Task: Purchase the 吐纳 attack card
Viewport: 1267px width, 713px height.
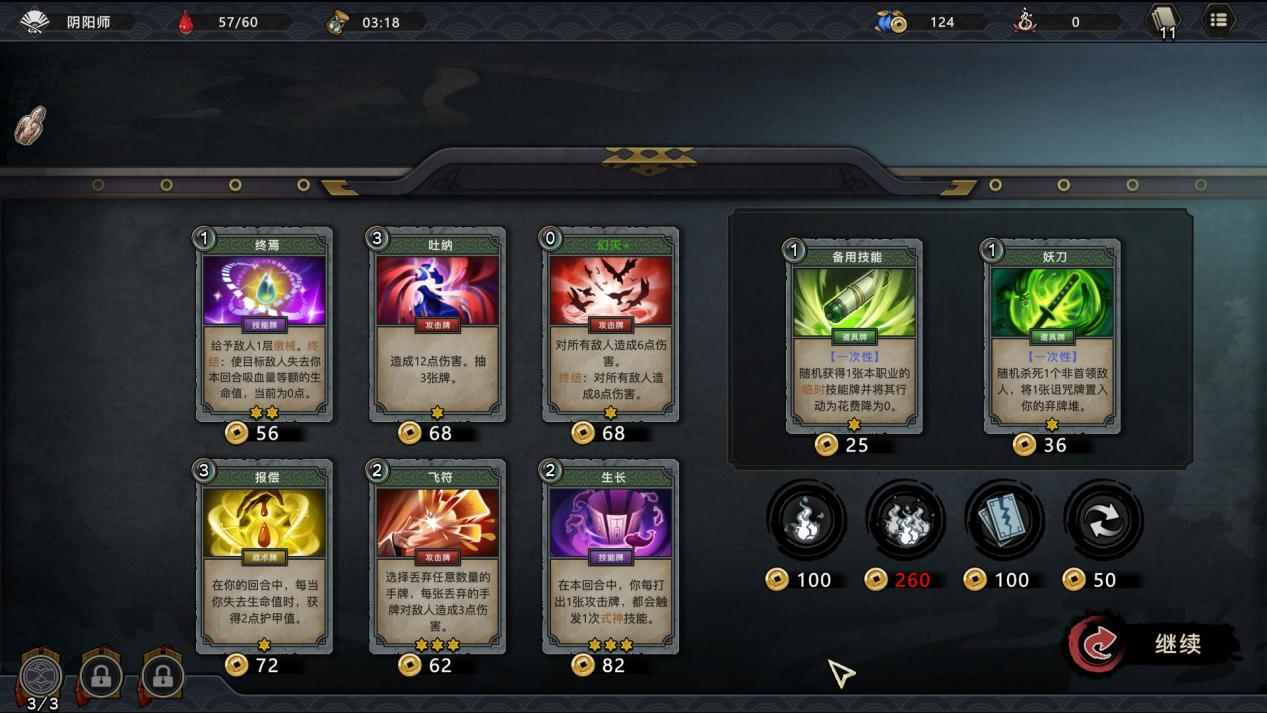Action: (439, 324)
